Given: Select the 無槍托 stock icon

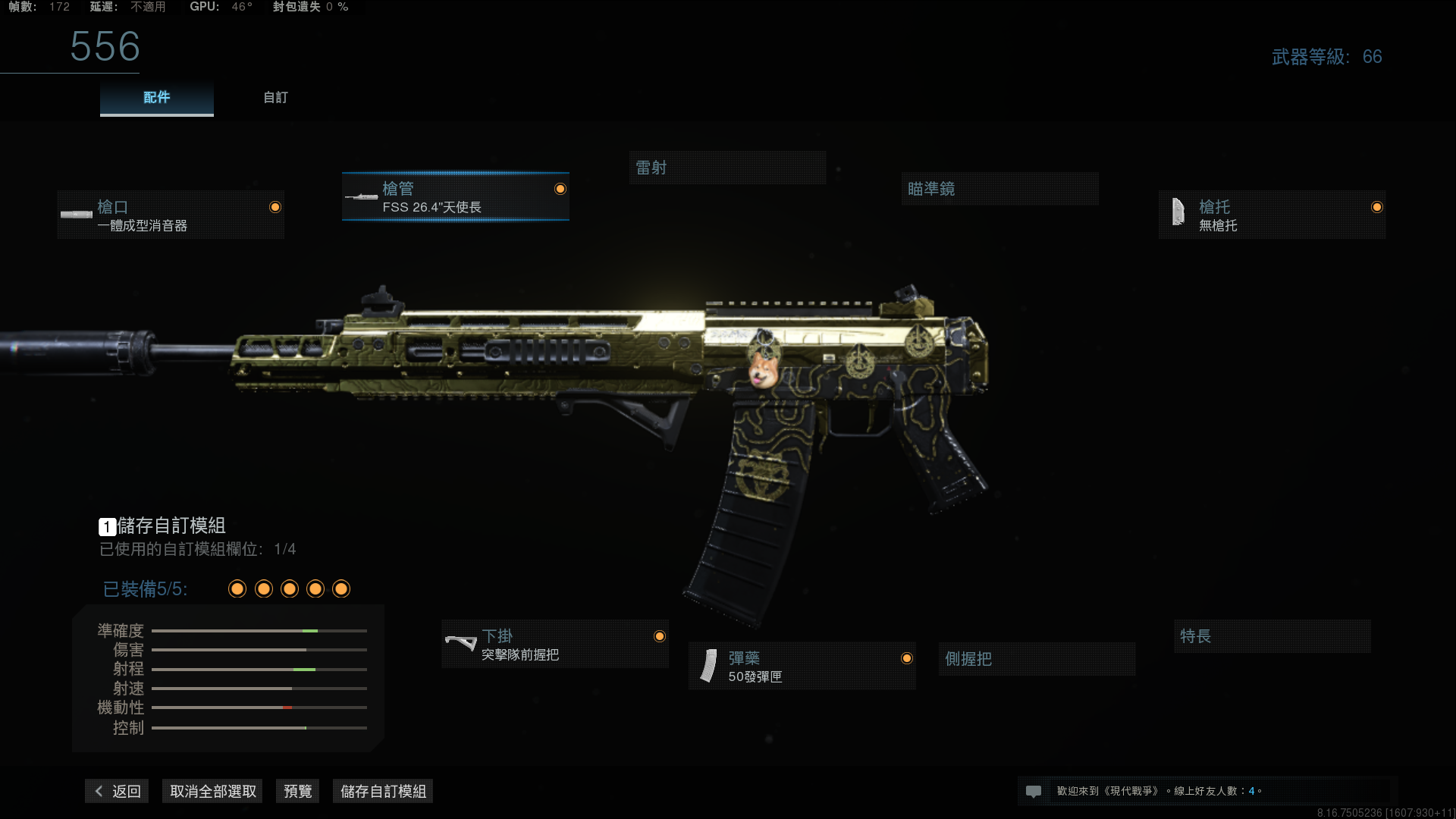Looking at the screenshot, I should (1178, 212).
